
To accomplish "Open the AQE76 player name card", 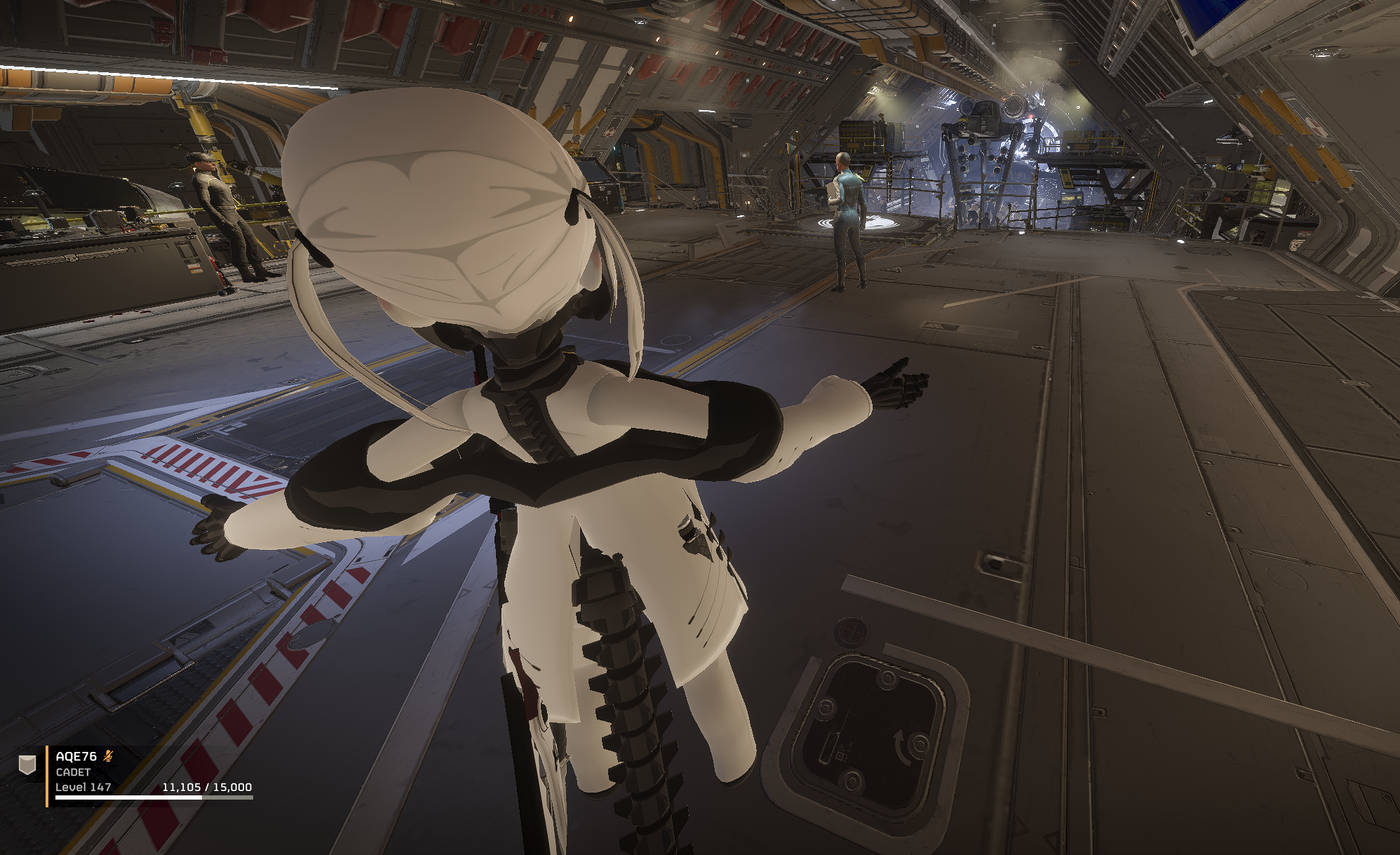I will pyautogui.click(x=76, y=756).
